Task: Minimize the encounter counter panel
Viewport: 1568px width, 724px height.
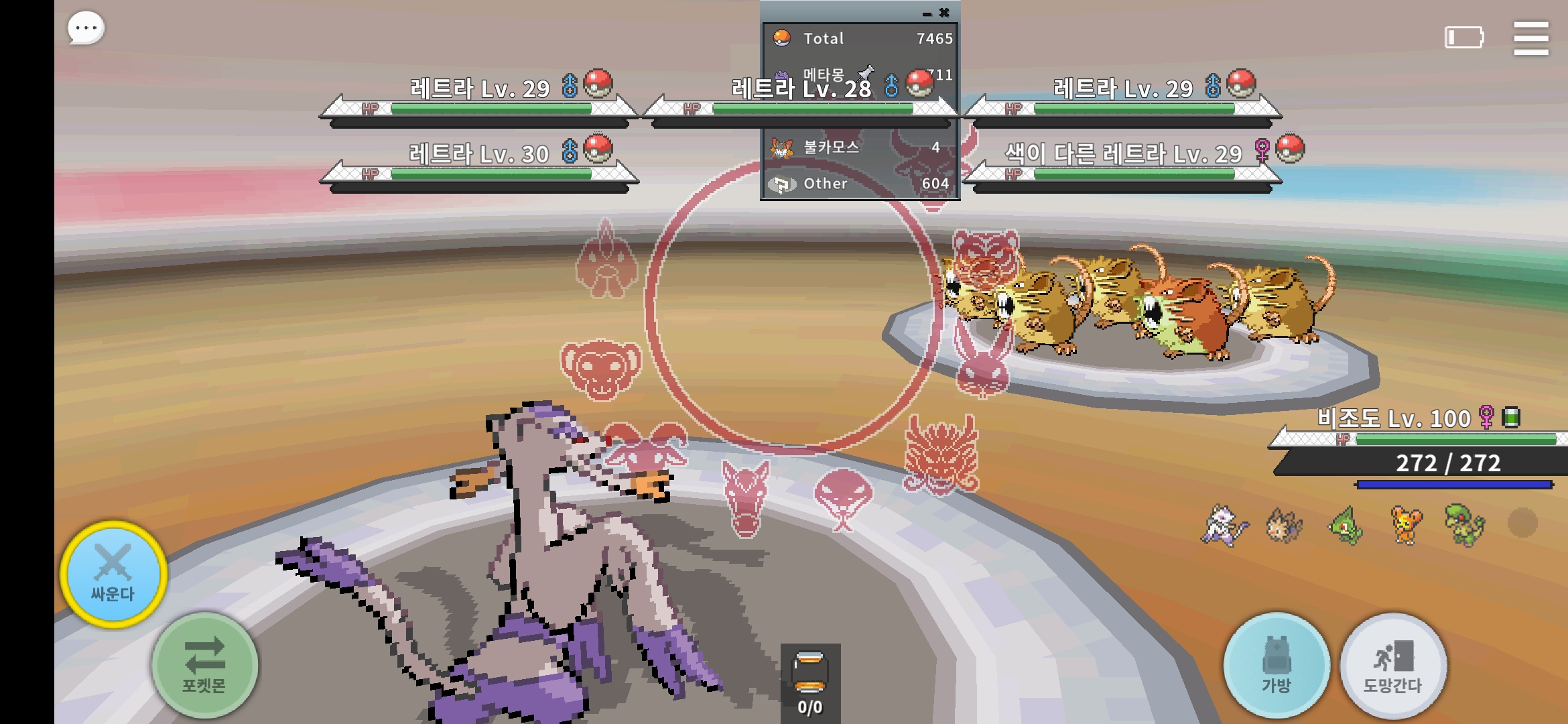Action: (x=927, y=13)
